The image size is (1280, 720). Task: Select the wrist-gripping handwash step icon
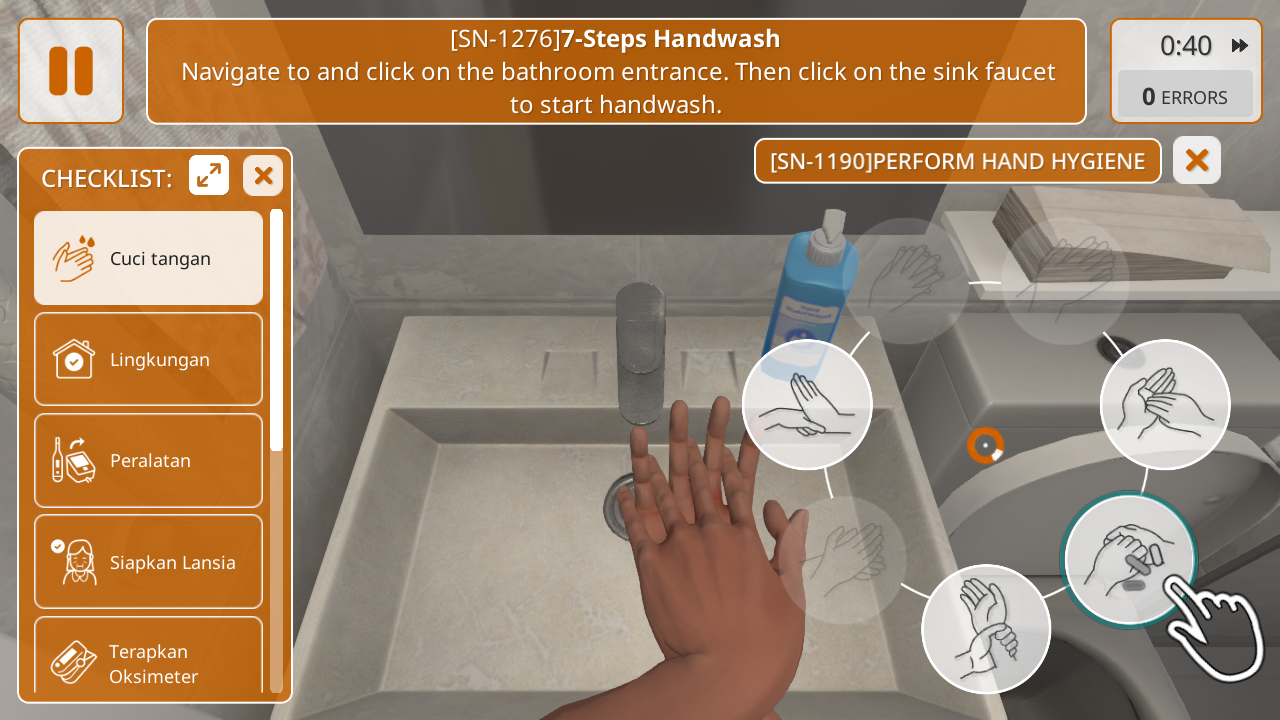tap(985, 629)
